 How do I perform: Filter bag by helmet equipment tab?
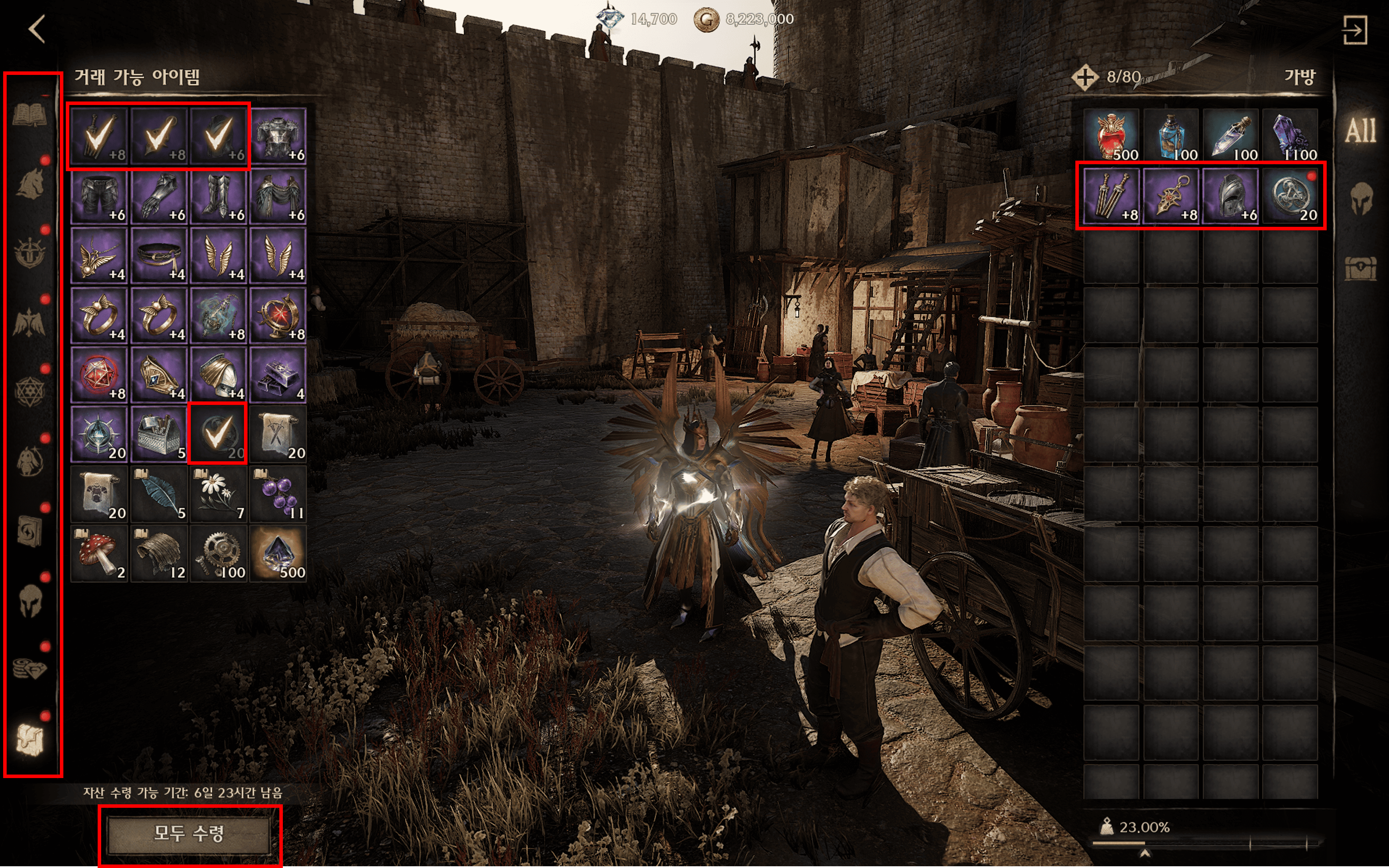tap(1360, 199)
